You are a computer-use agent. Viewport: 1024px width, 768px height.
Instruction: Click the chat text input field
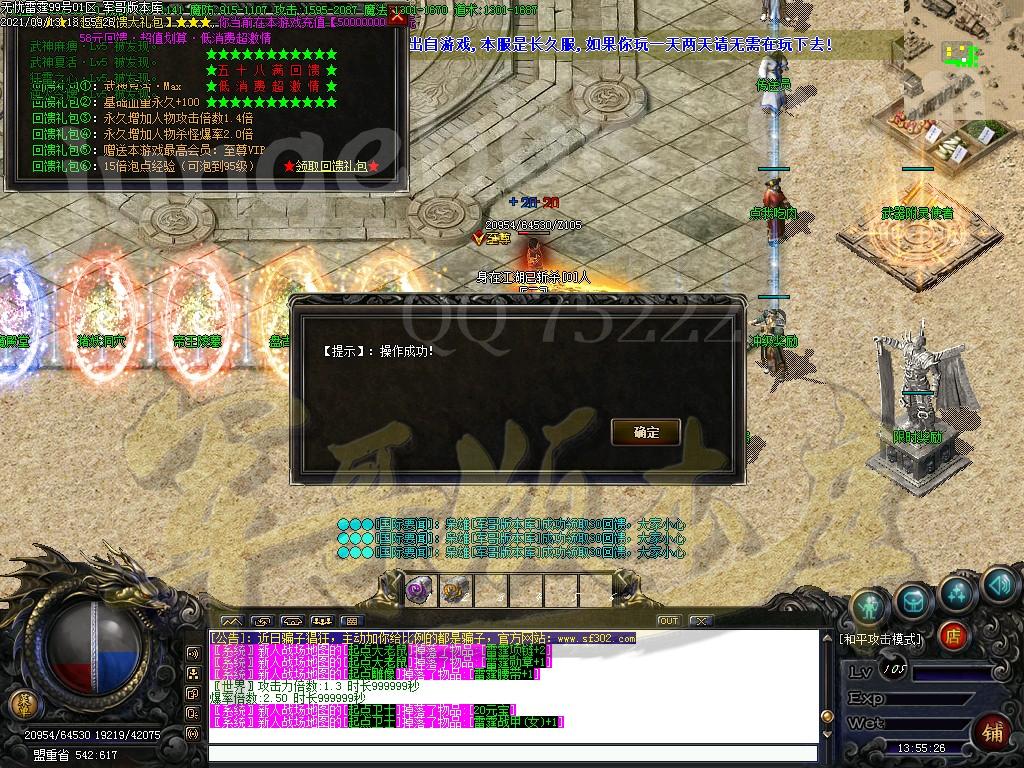pyautogui.click(x=510, y=754)
